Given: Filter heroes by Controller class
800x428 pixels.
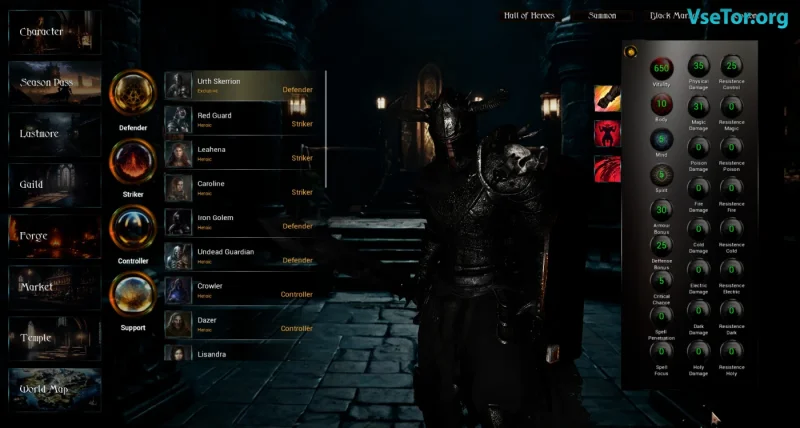Looking at the screenshot, I should click(133, 229).
